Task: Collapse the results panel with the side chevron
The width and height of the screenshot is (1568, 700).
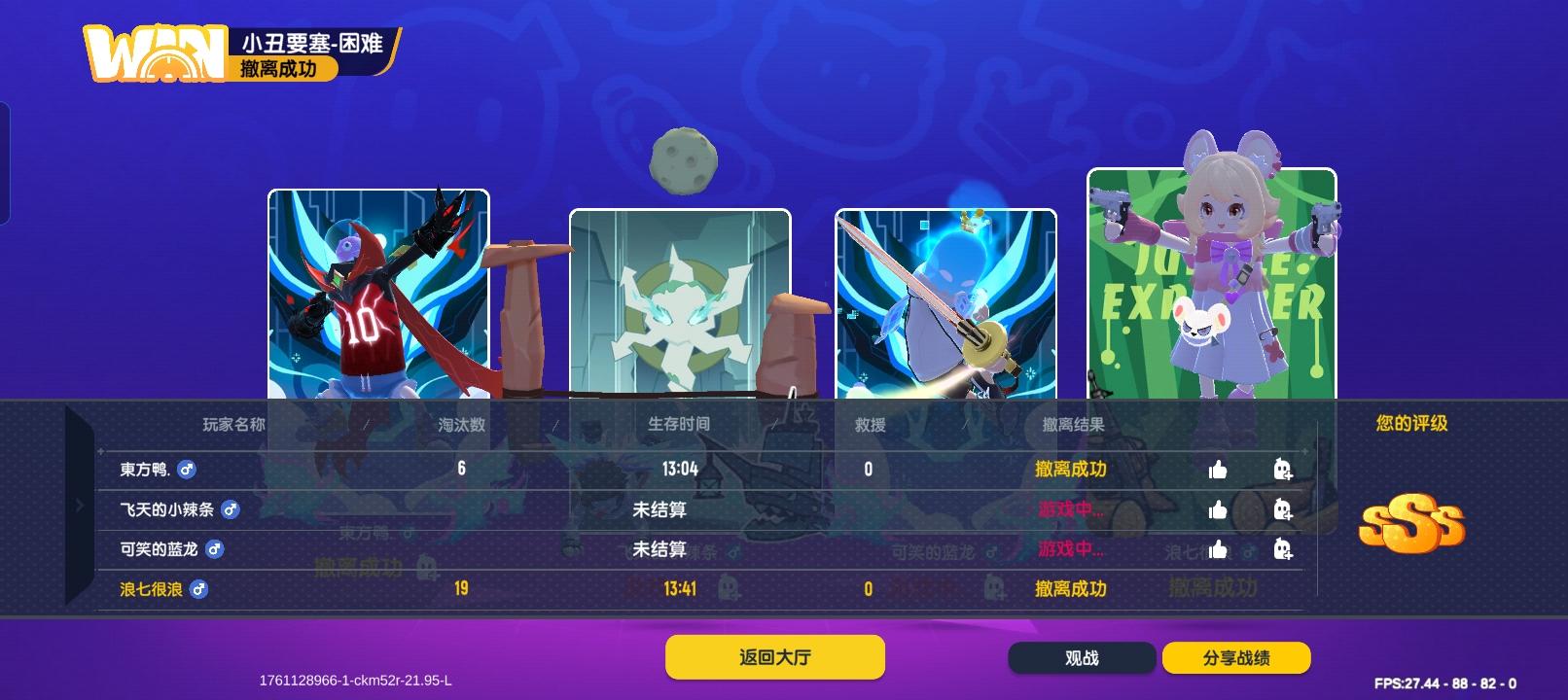Action: (x=80, y=506)
